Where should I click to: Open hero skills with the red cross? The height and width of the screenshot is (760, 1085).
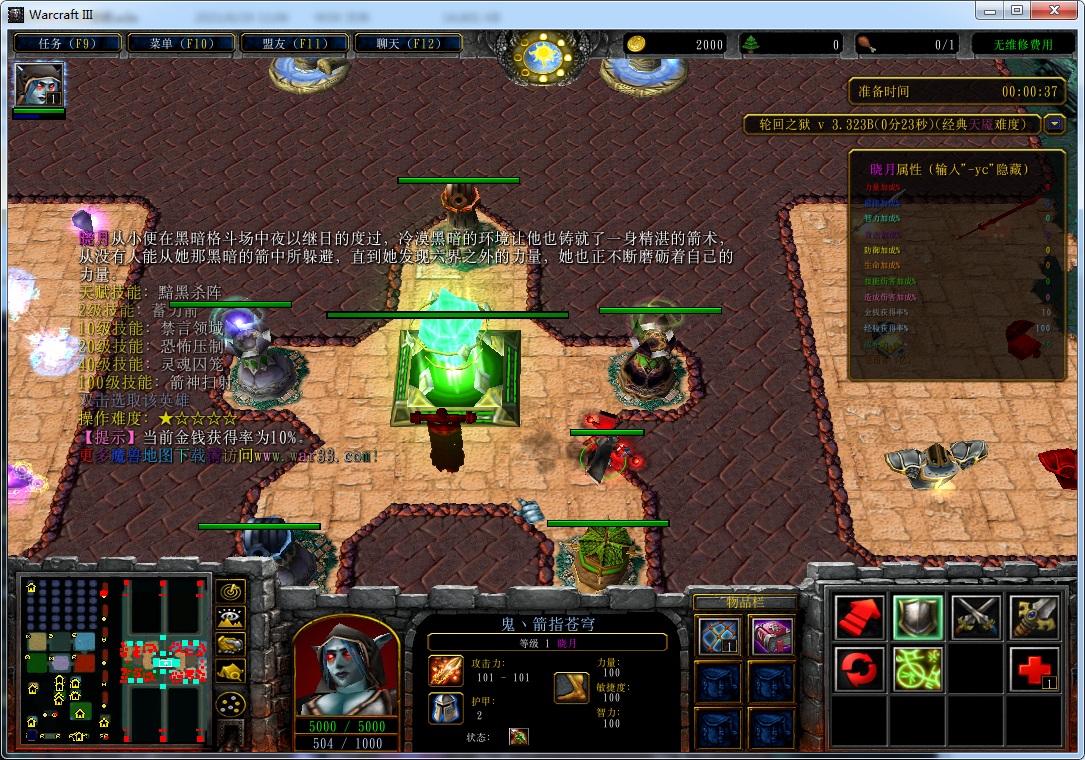click(x=1034, y=668)
